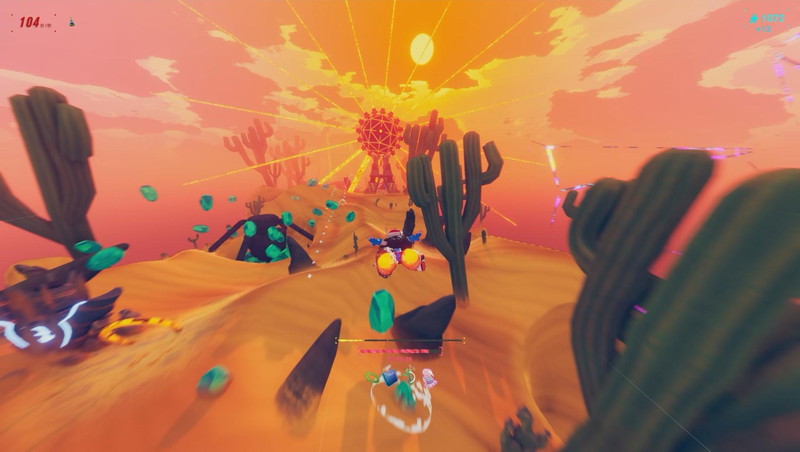
Task: Click the small bottle icon beside the speed readout
Action: pyautogui.click(x=71, y=22)
